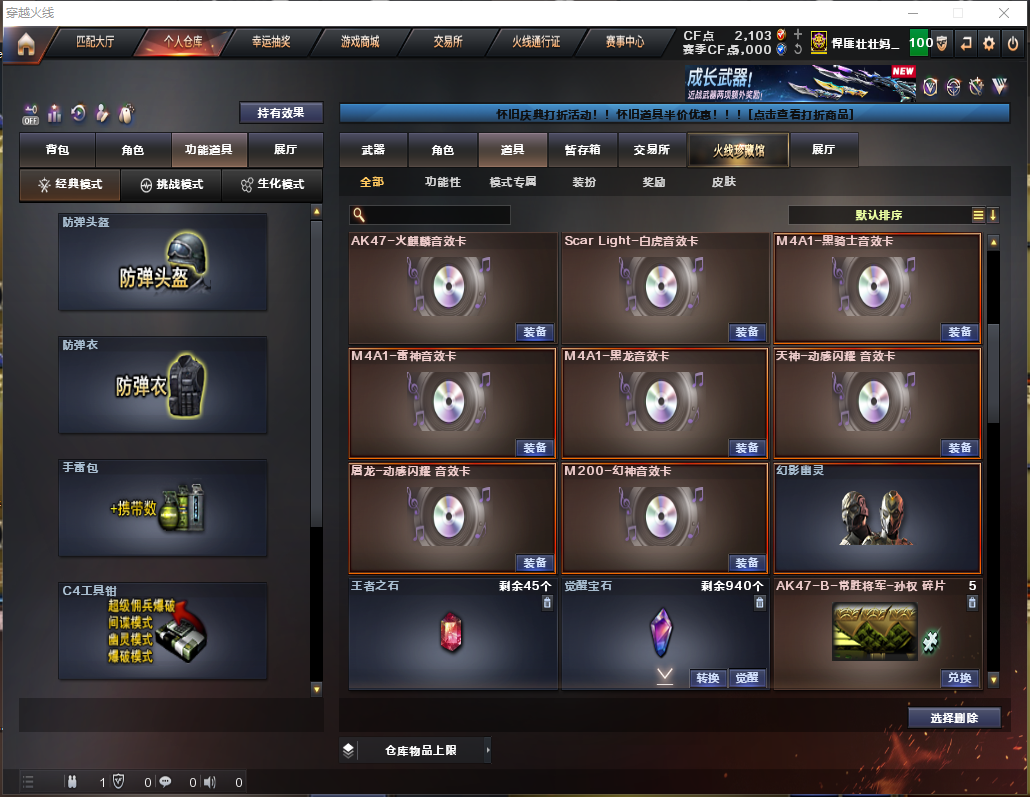
Task: Click the 选择删除 button
Action: pos(955,718)
